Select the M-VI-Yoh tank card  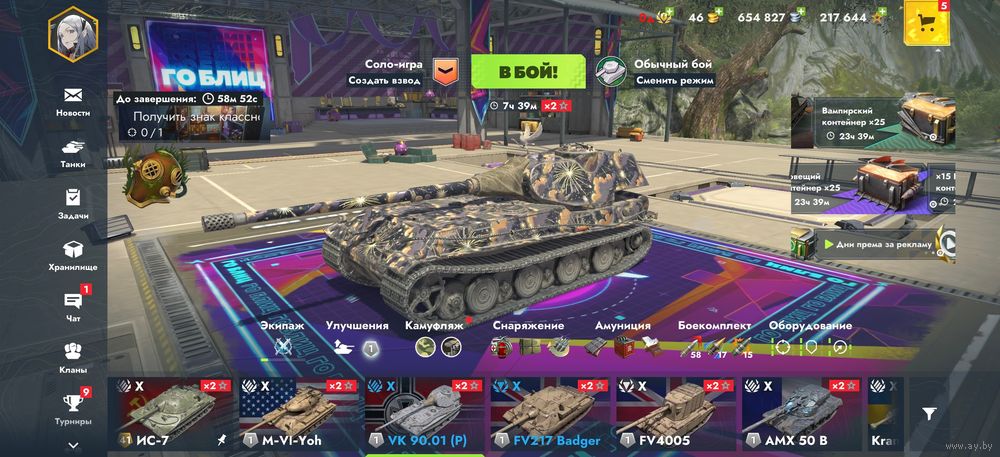click(x=298, y=414)
